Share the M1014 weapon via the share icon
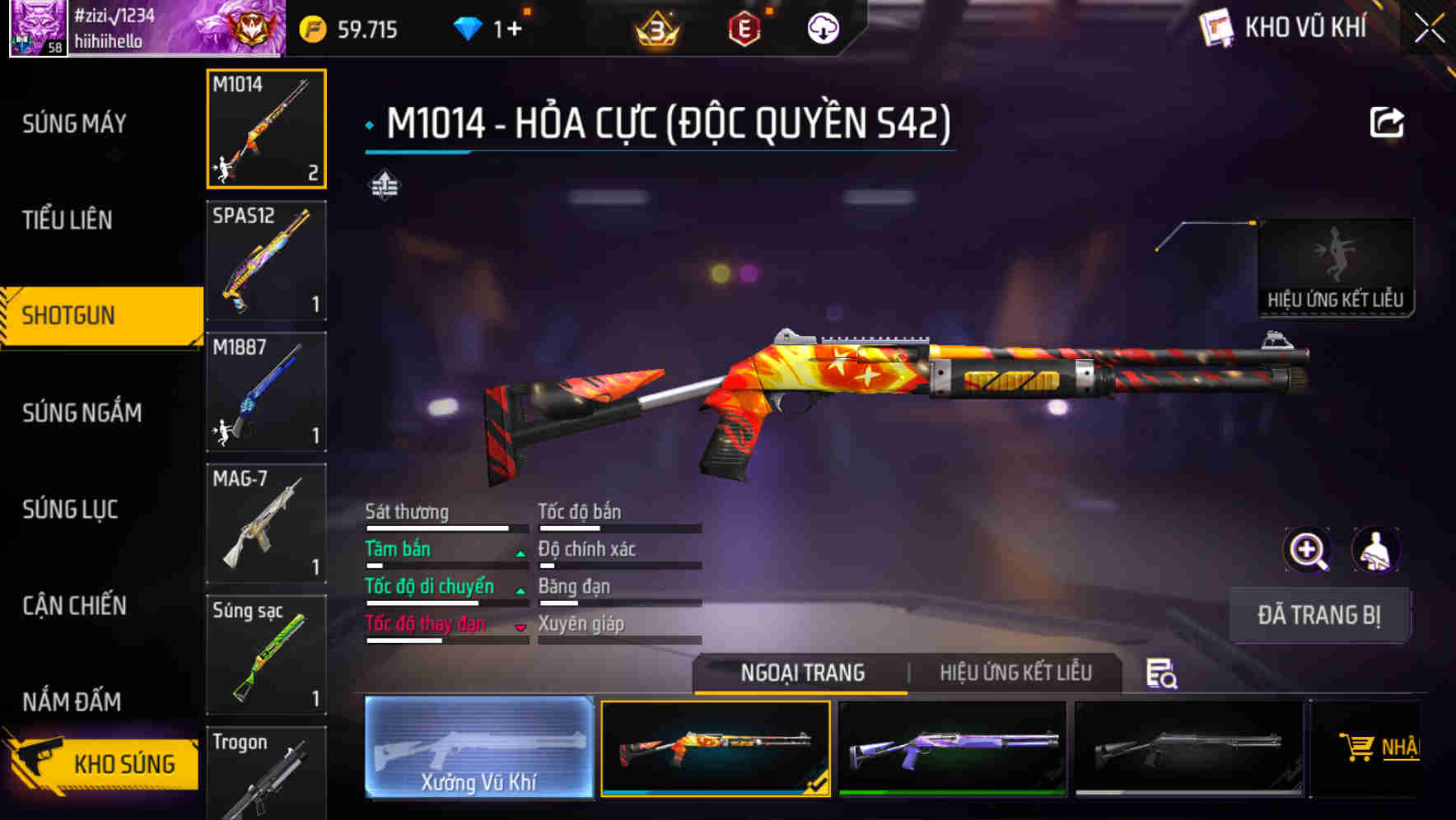The height and width of the screenshot is (820, 1456). pyautogui.click(x=1388, y=122)
